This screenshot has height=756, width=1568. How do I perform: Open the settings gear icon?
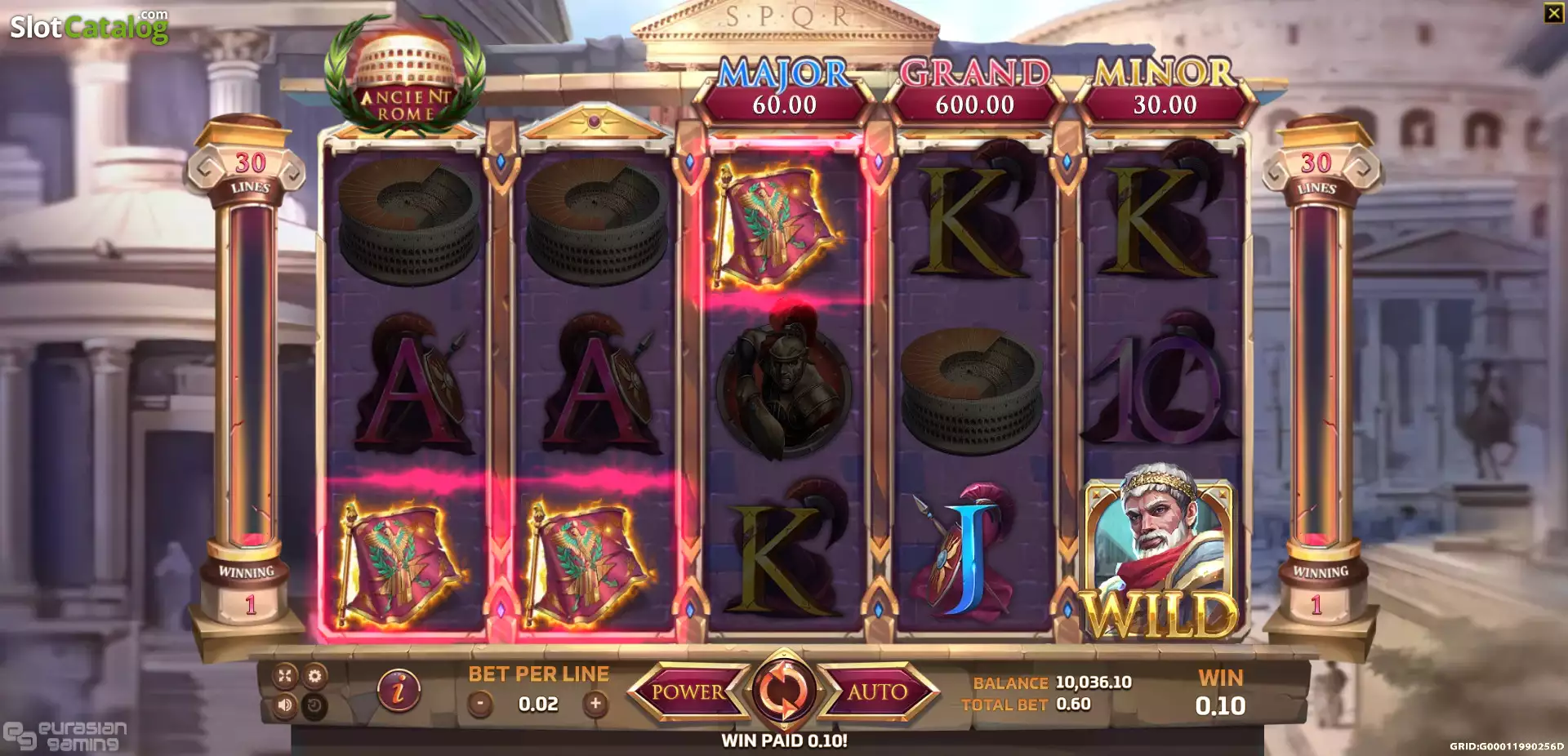pyautogui.click(x=317, y=674)
